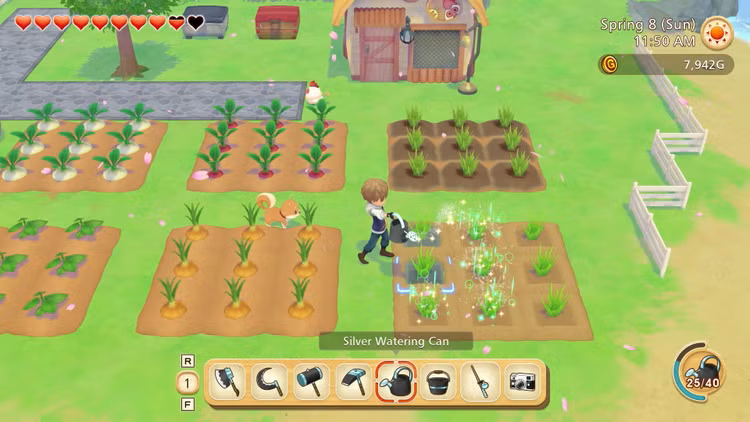Select the Silver Watering Can slot
750x422 pixels.
pos(396,381)
